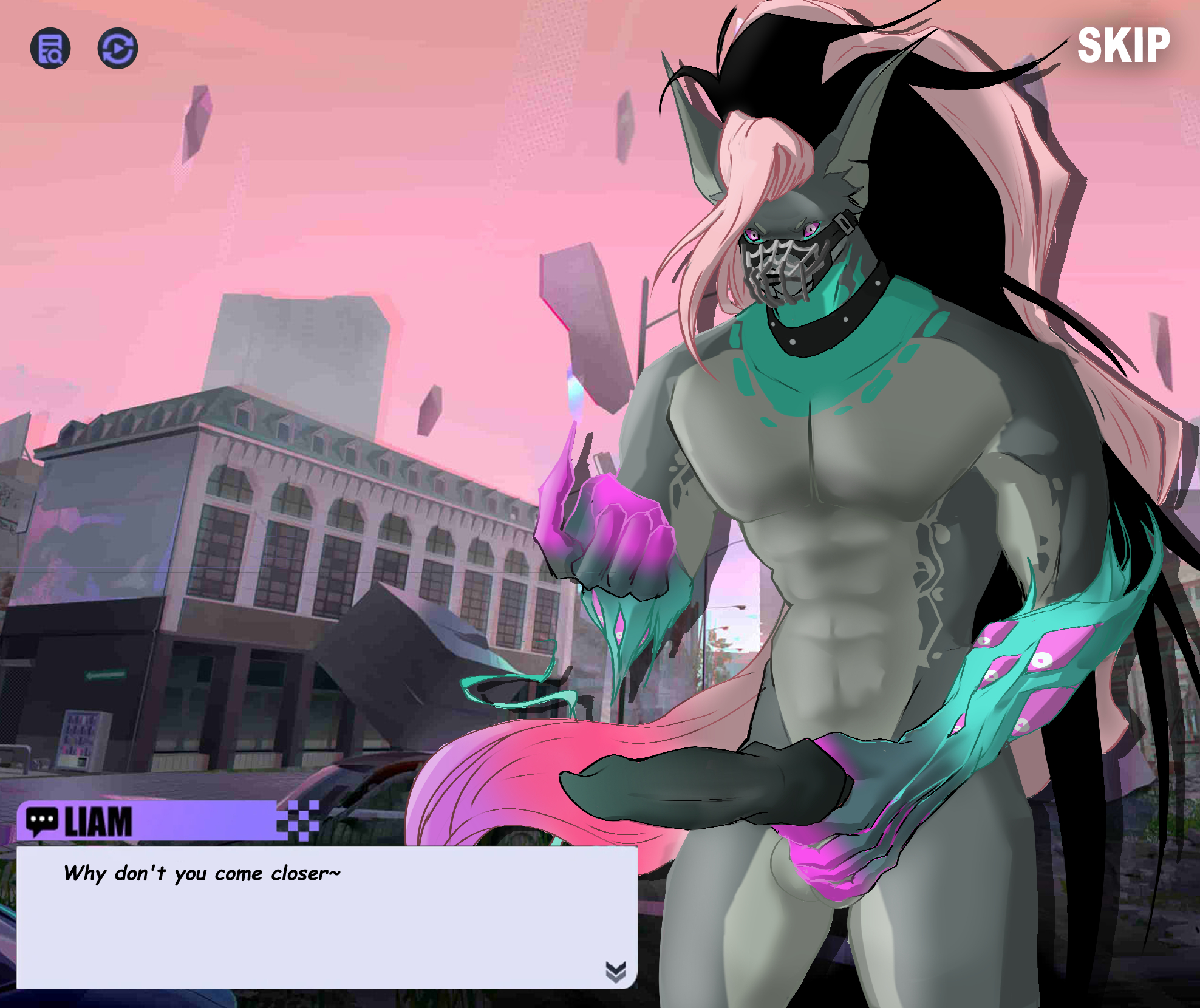Click the dialogue text box to continue
This screenshot has width=1200, height=1008.
(326, 916)
